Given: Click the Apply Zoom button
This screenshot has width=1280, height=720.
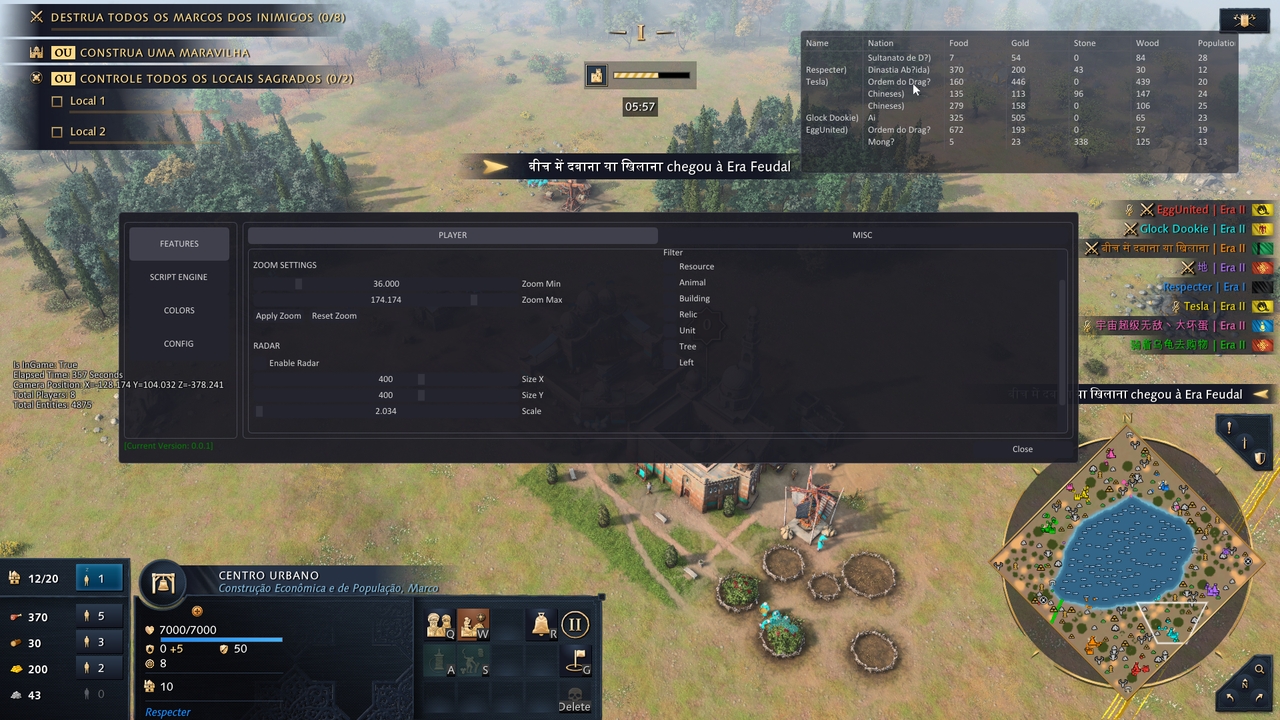Looking at the screenshot, I should coord(278,316).
